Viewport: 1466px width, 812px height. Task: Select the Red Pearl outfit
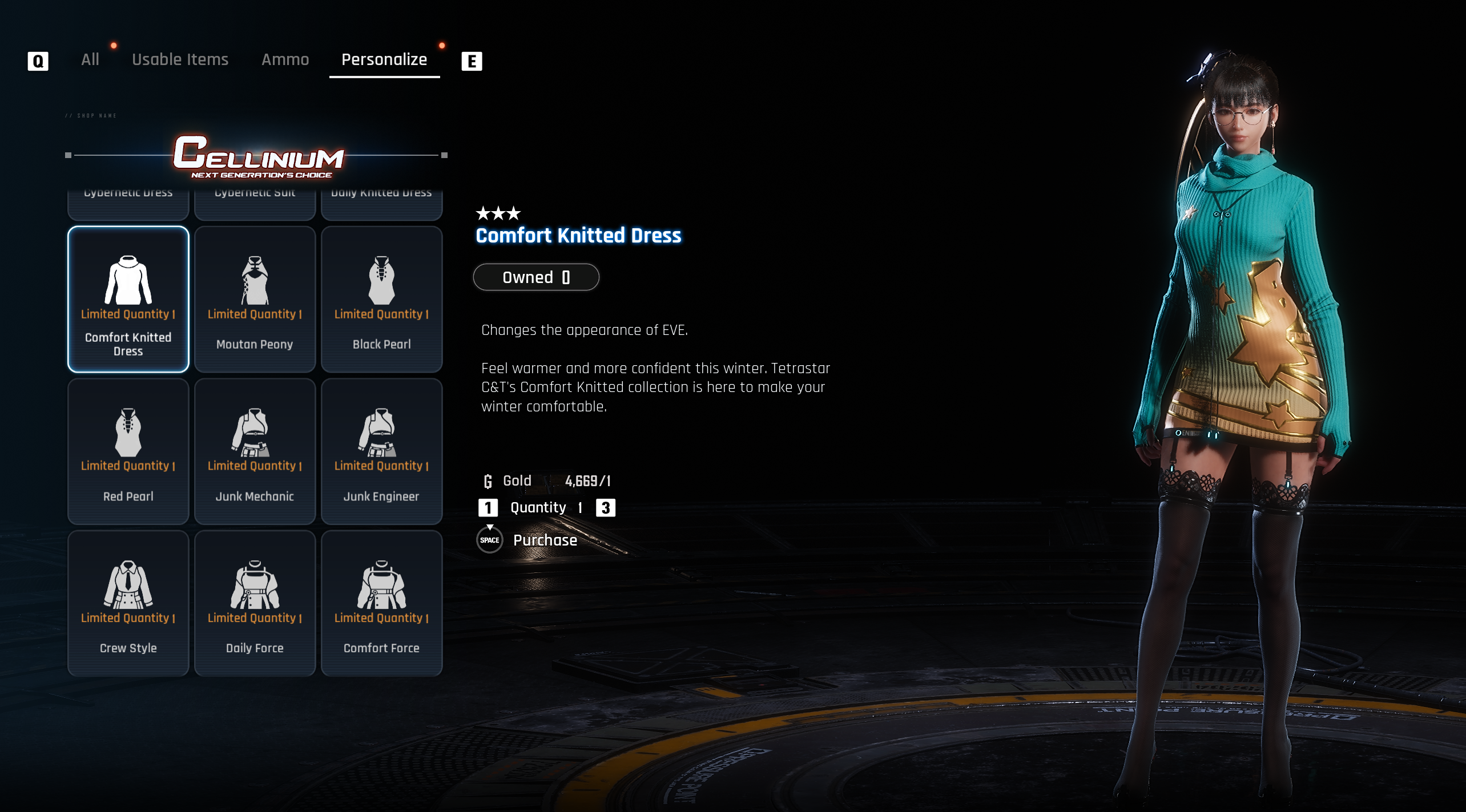128,451
